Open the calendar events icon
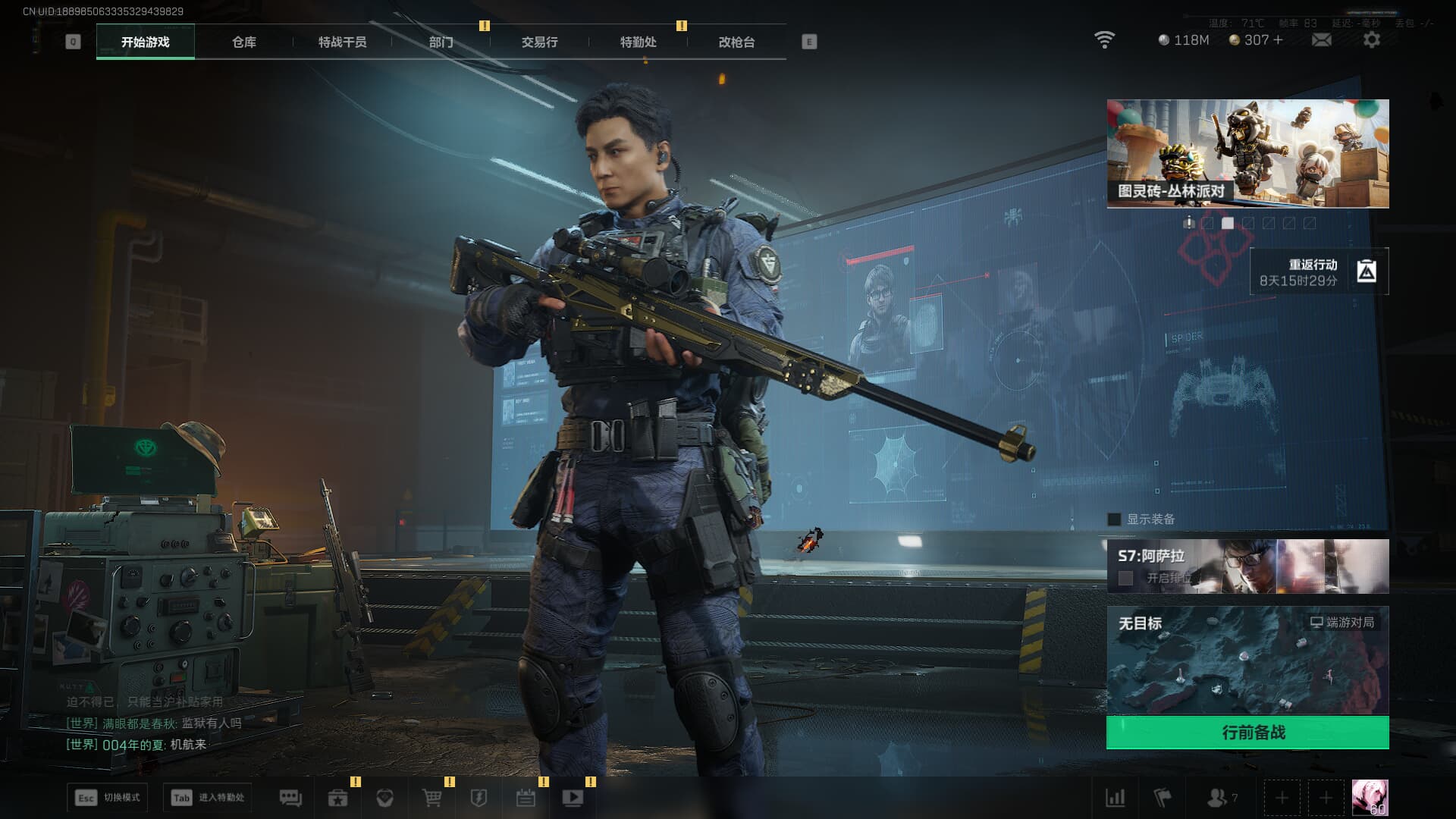The width and height of the screenshot is (1456, 819). tap(526, 798)
